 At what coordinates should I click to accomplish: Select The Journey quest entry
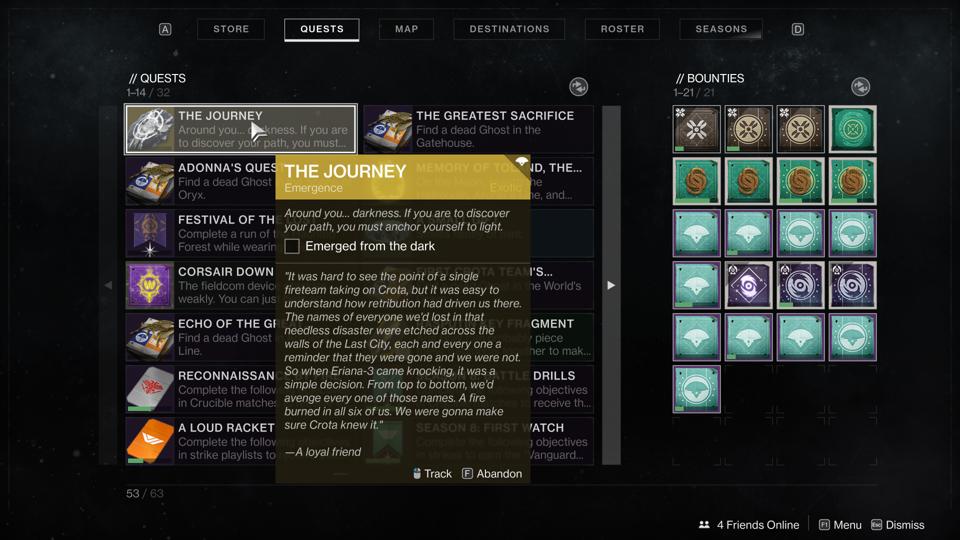click(240, 130)
